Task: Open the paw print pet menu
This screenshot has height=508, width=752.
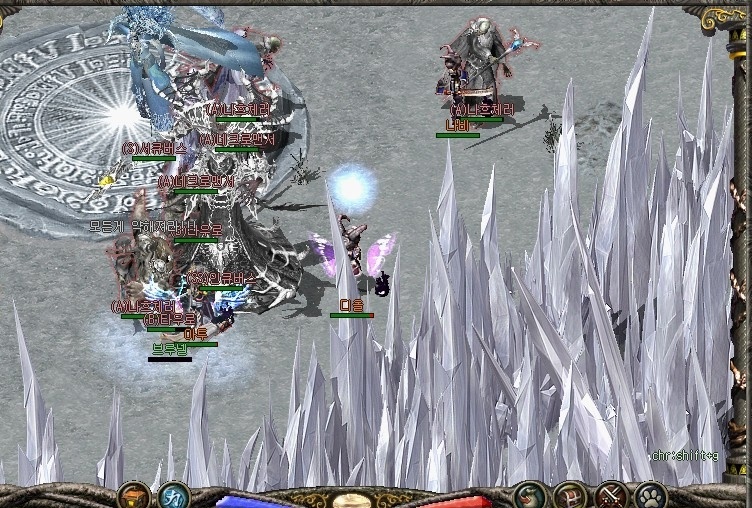Action: click(650, 494)
